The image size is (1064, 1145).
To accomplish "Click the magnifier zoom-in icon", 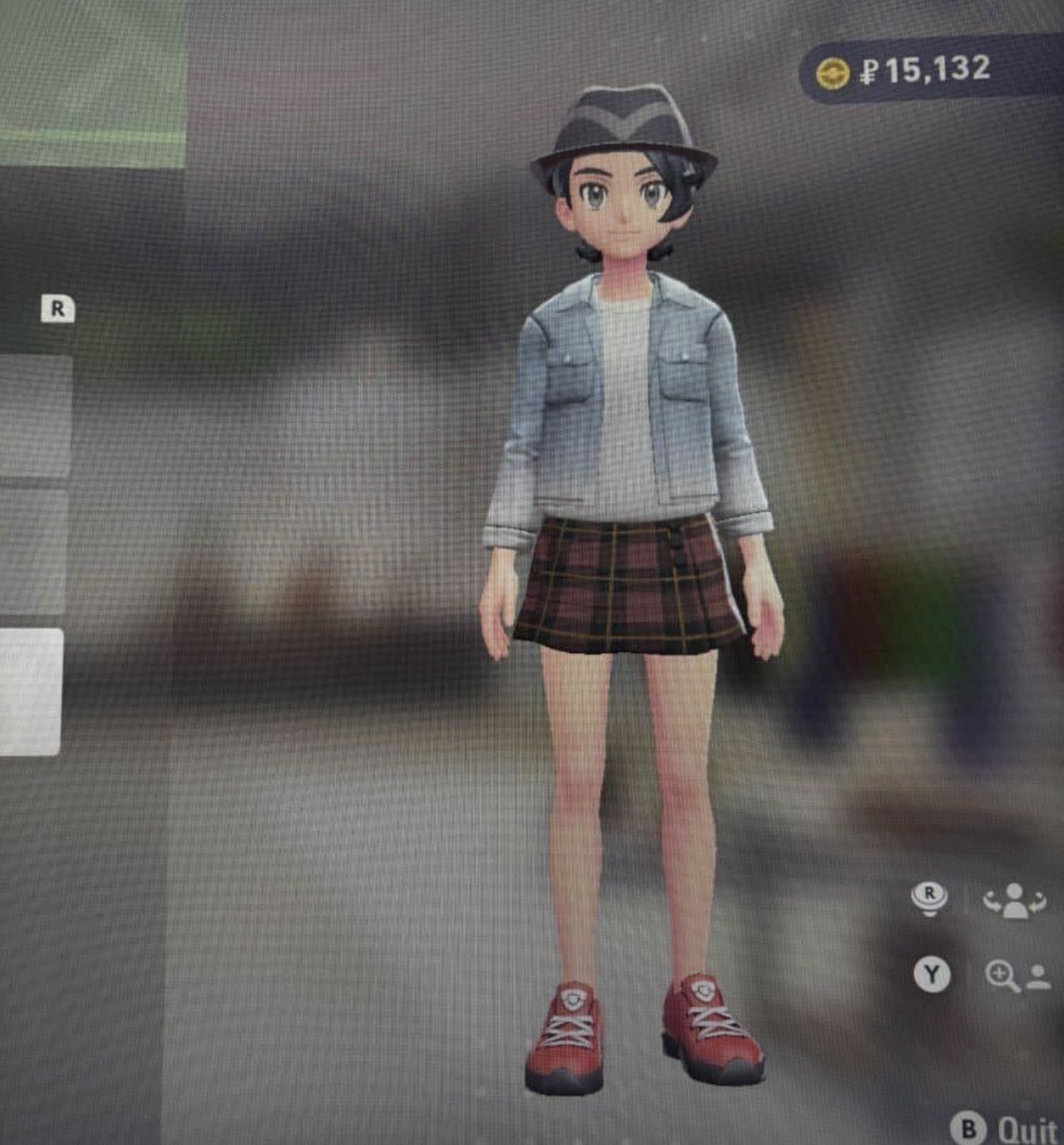I will [1002, 976].
